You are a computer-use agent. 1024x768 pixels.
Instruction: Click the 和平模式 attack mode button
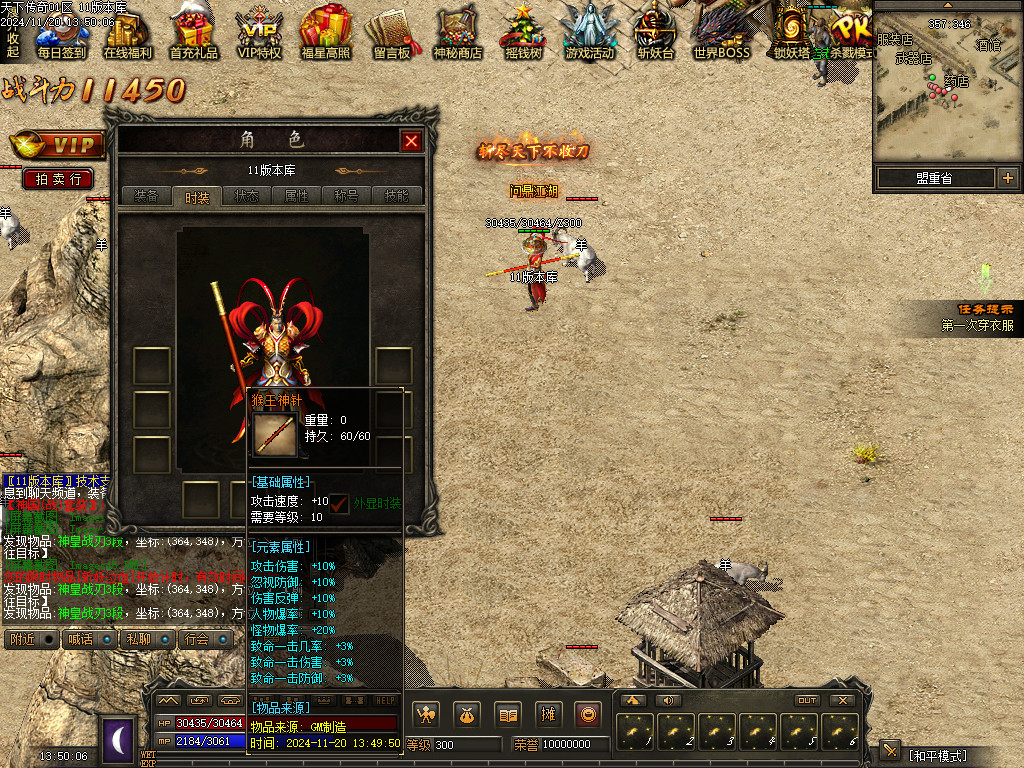pyautogui.click(x=936, y=753)
